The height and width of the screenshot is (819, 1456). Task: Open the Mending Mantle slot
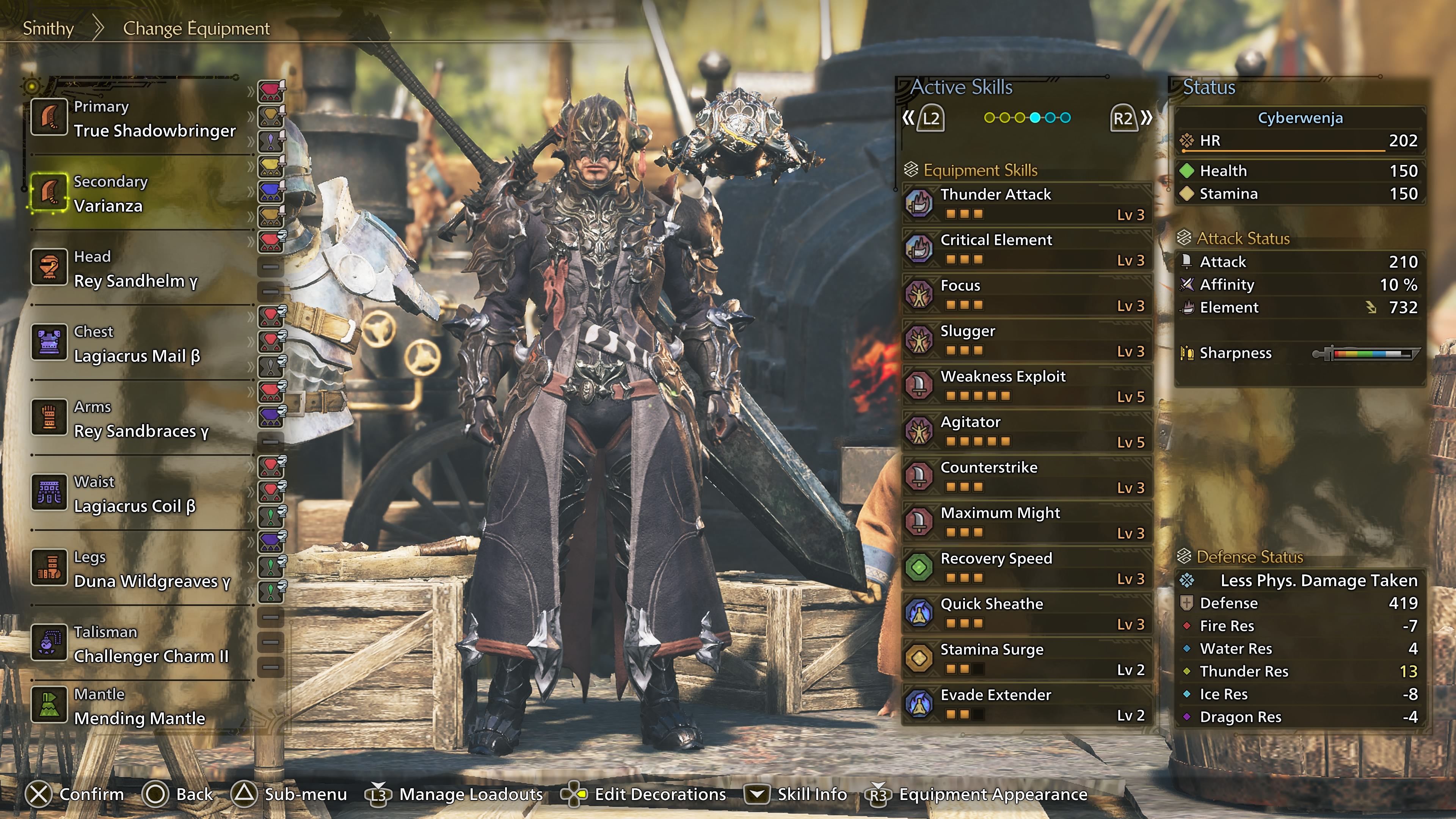click(141, 706)
